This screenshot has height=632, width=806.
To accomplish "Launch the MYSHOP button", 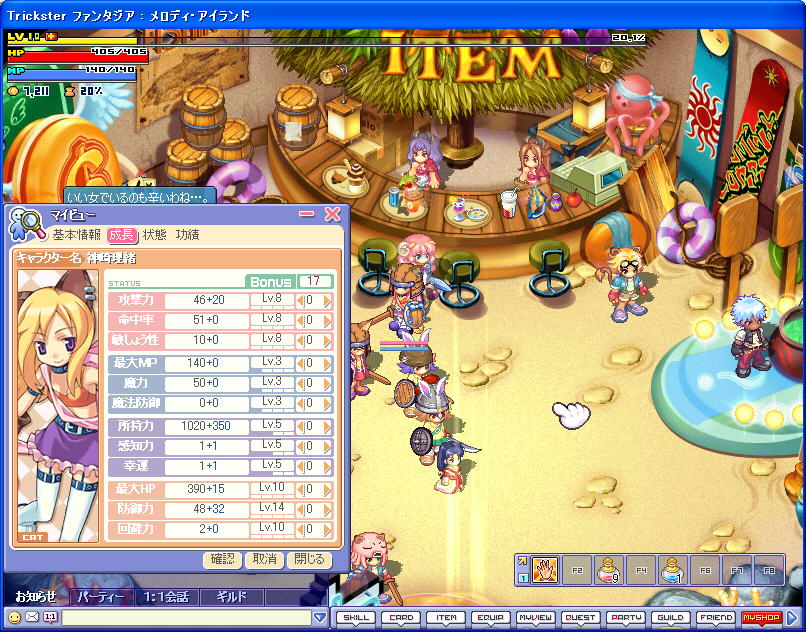I will [x=760, y=618].
